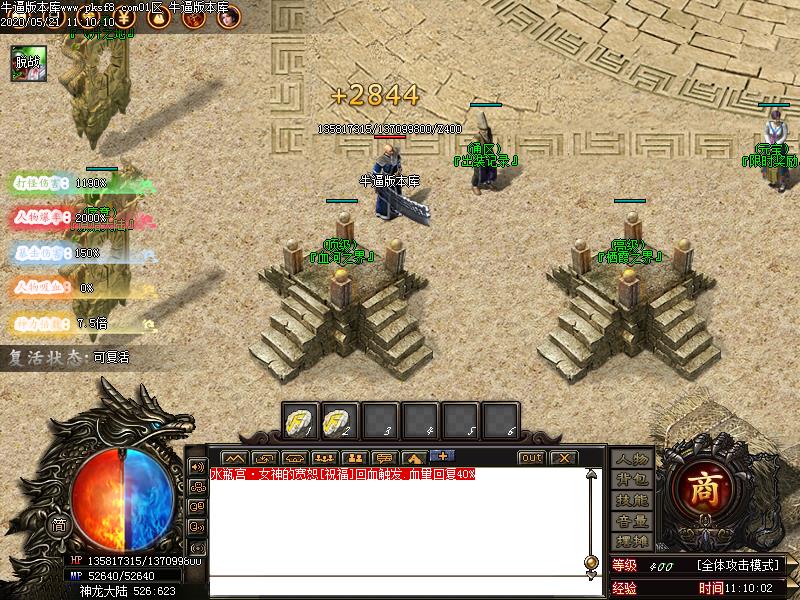Close the chat panel with X
The height and width of the screenshot is (600, 800).
point(563,458)
